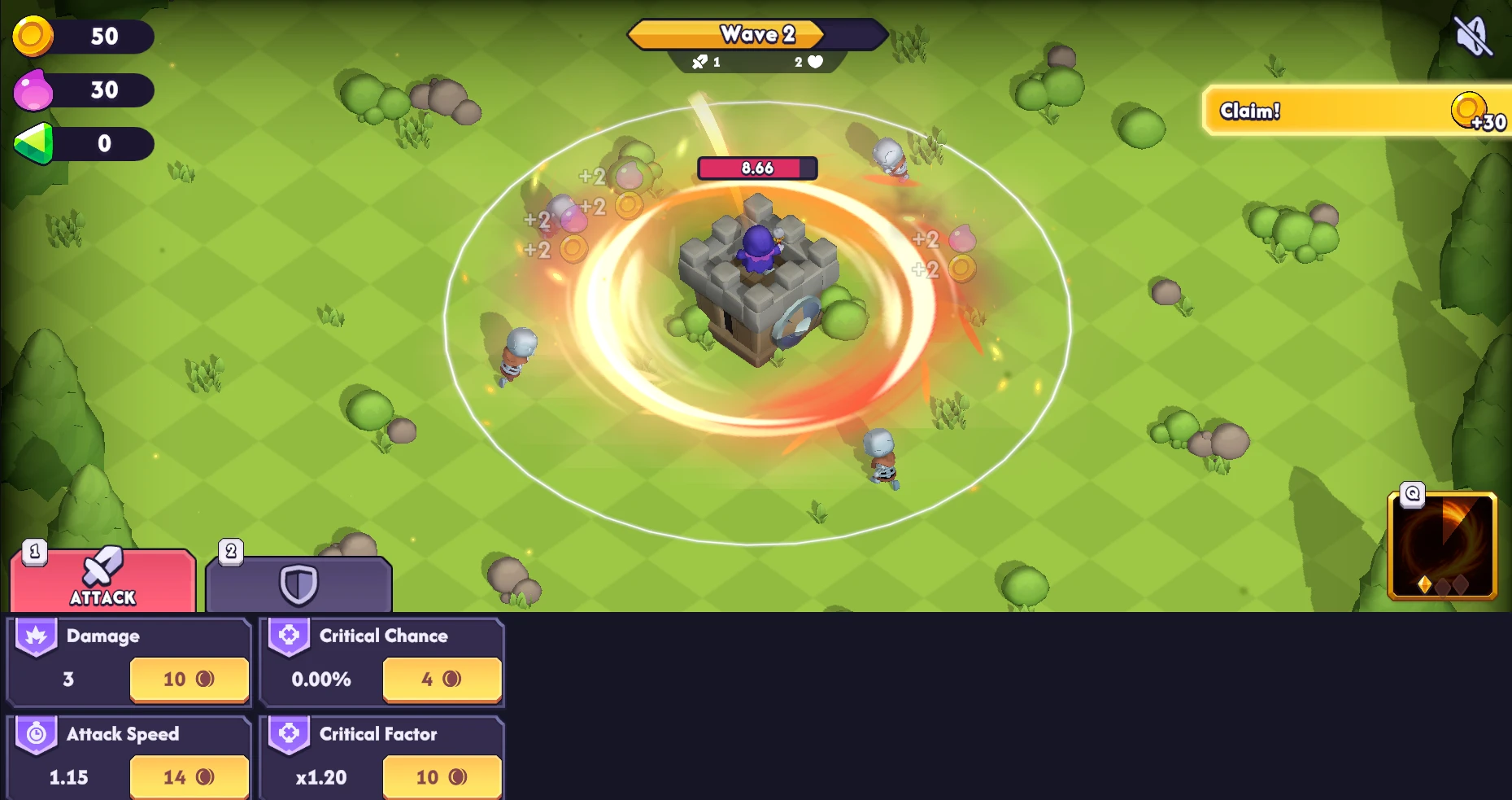Purchase the Attack Speed upgrade for 14

[189, 777]
